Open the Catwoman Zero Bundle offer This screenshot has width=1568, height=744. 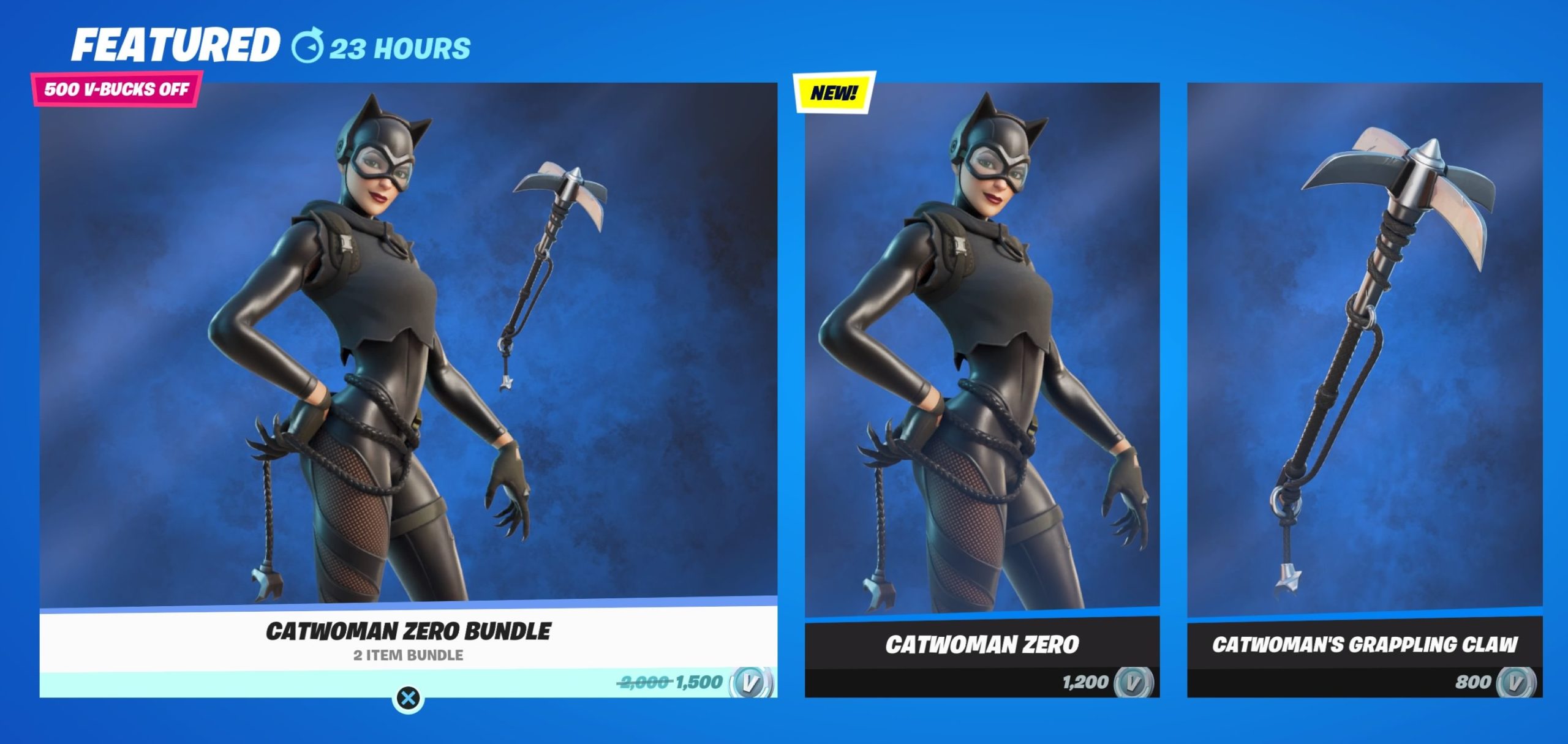pyautogui.click(x=408, y=367)
